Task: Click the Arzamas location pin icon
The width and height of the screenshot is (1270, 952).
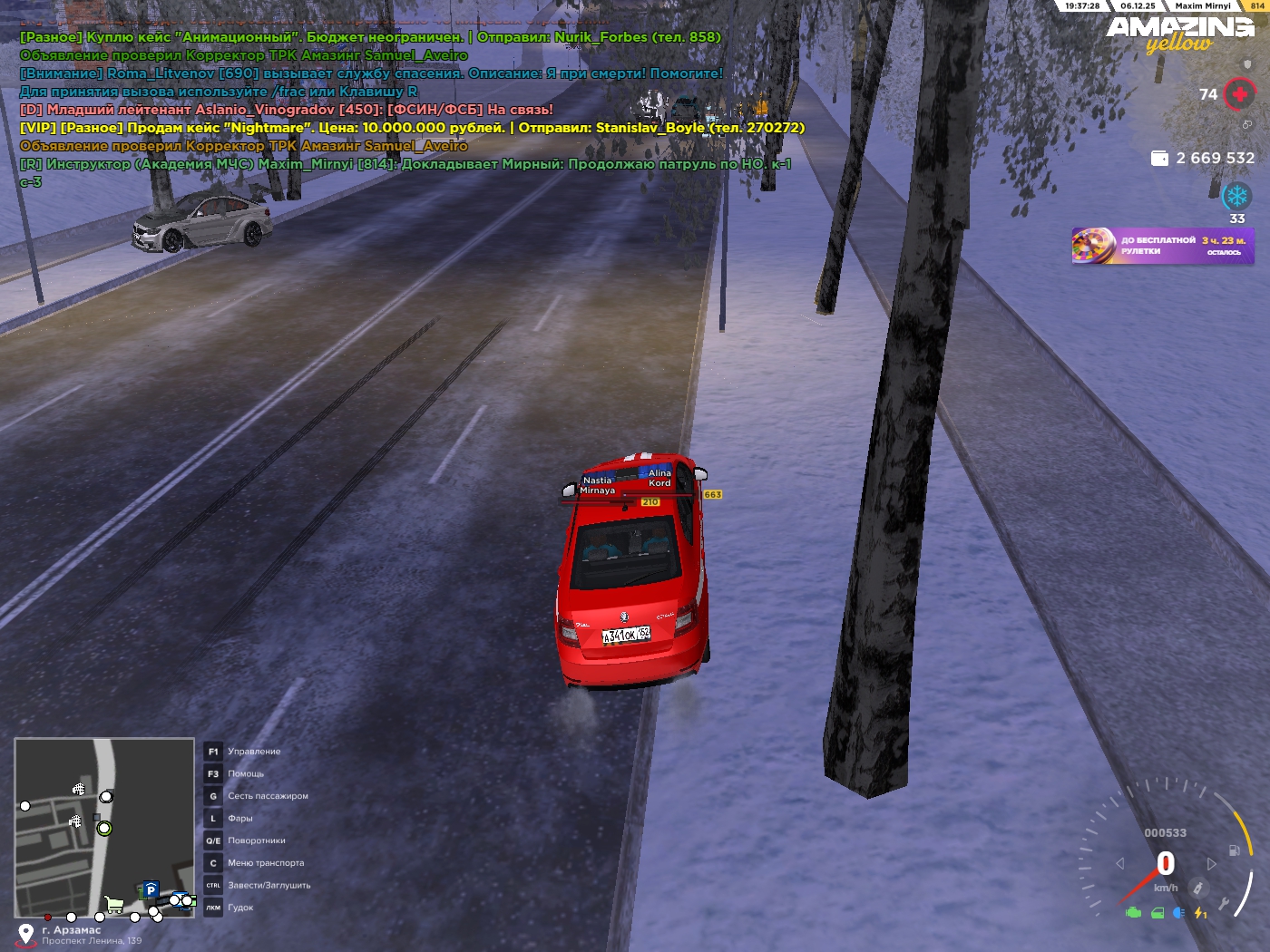Action: [26, 934]
